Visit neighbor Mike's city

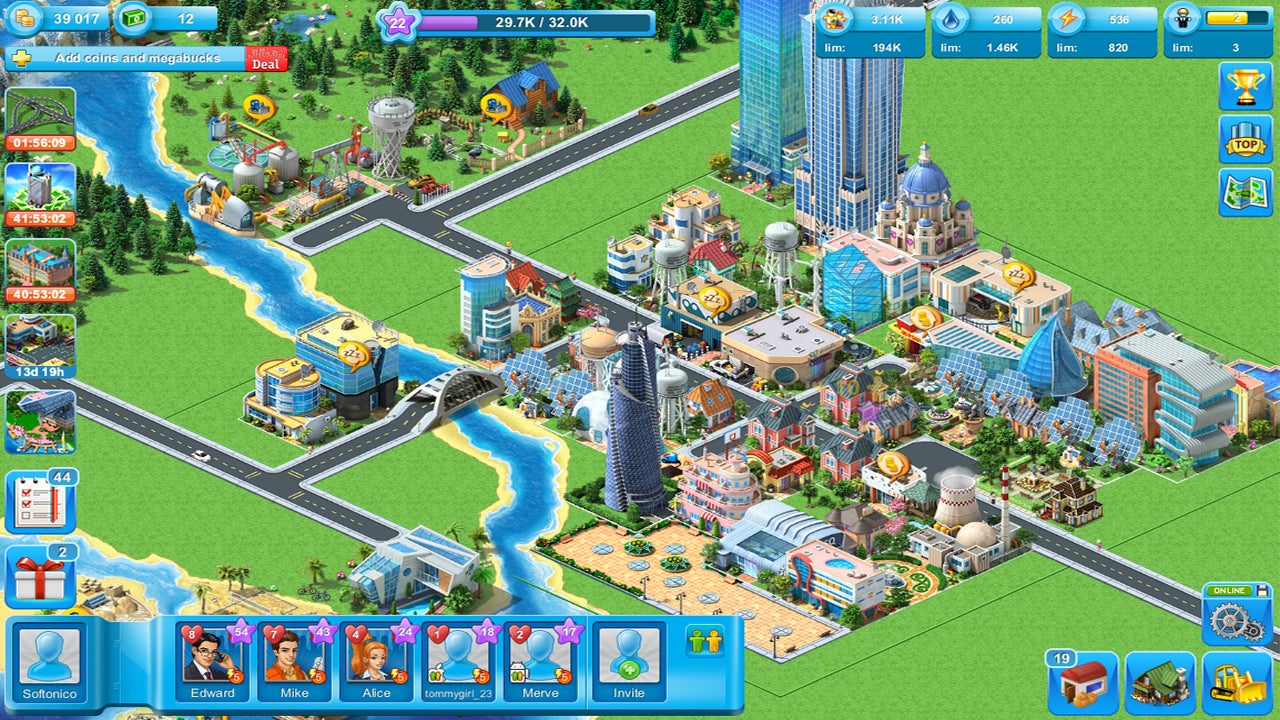point(294,661)
